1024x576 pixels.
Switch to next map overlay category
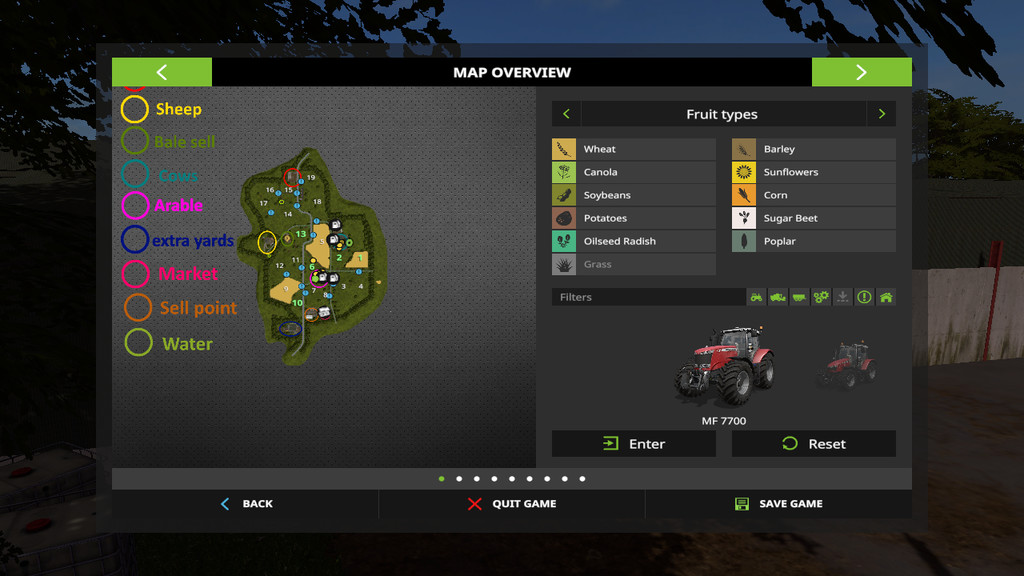click(881, 114)
